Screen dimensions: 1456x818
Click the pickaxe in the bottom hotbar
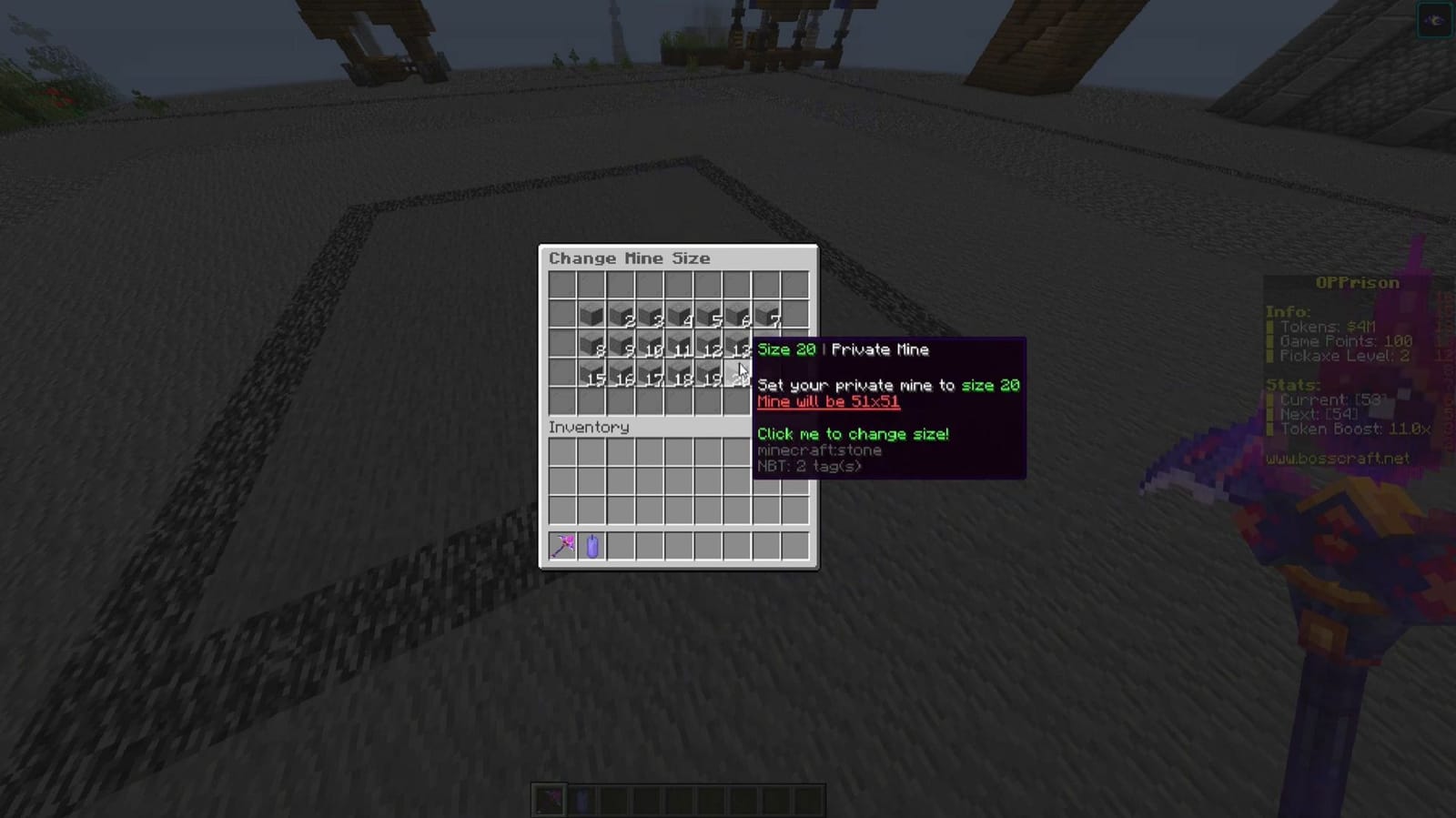[551, 797]
